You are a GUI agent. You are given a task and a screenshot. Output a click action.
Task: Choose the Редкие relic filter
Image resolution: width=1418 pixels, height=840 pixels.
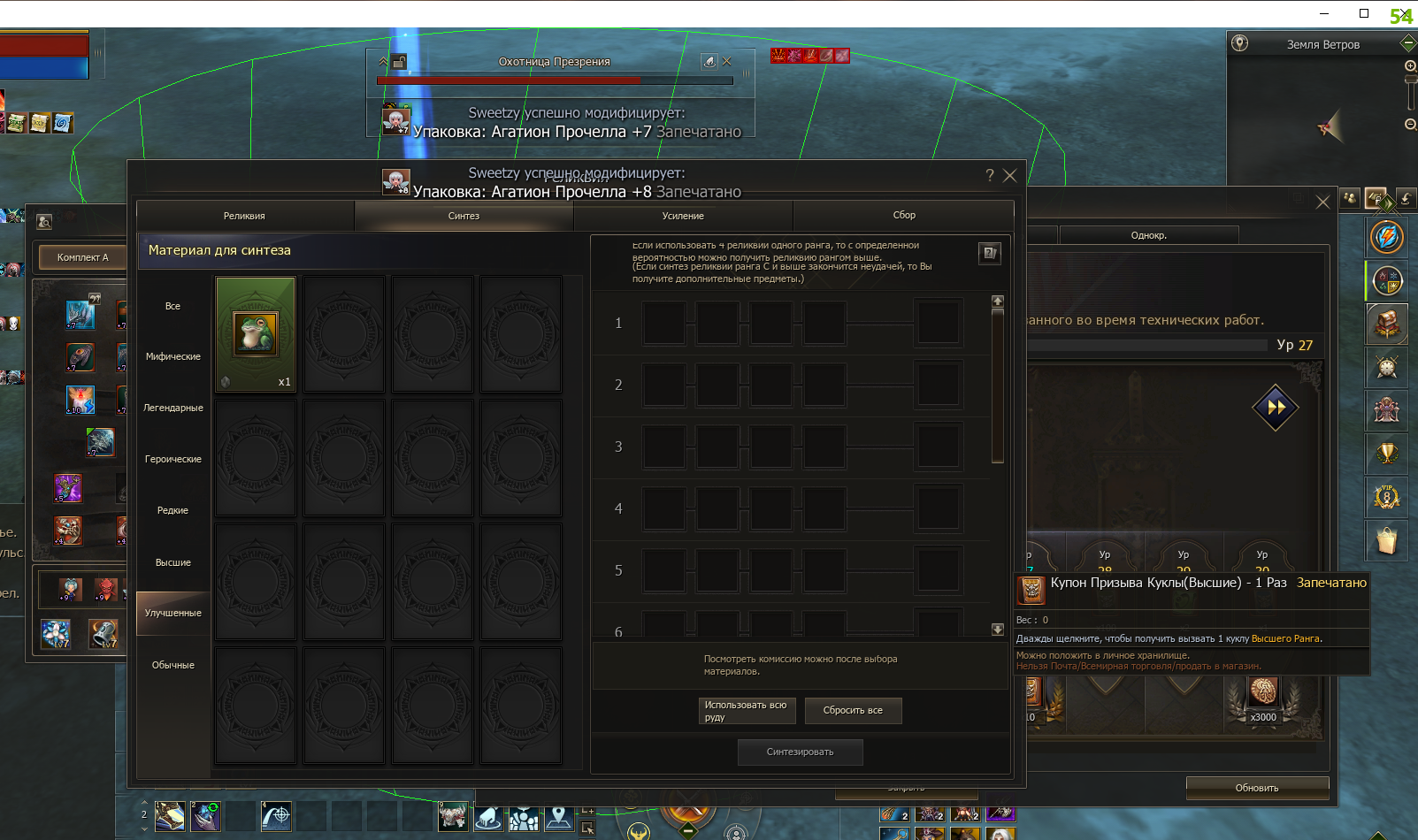point(172,510)
